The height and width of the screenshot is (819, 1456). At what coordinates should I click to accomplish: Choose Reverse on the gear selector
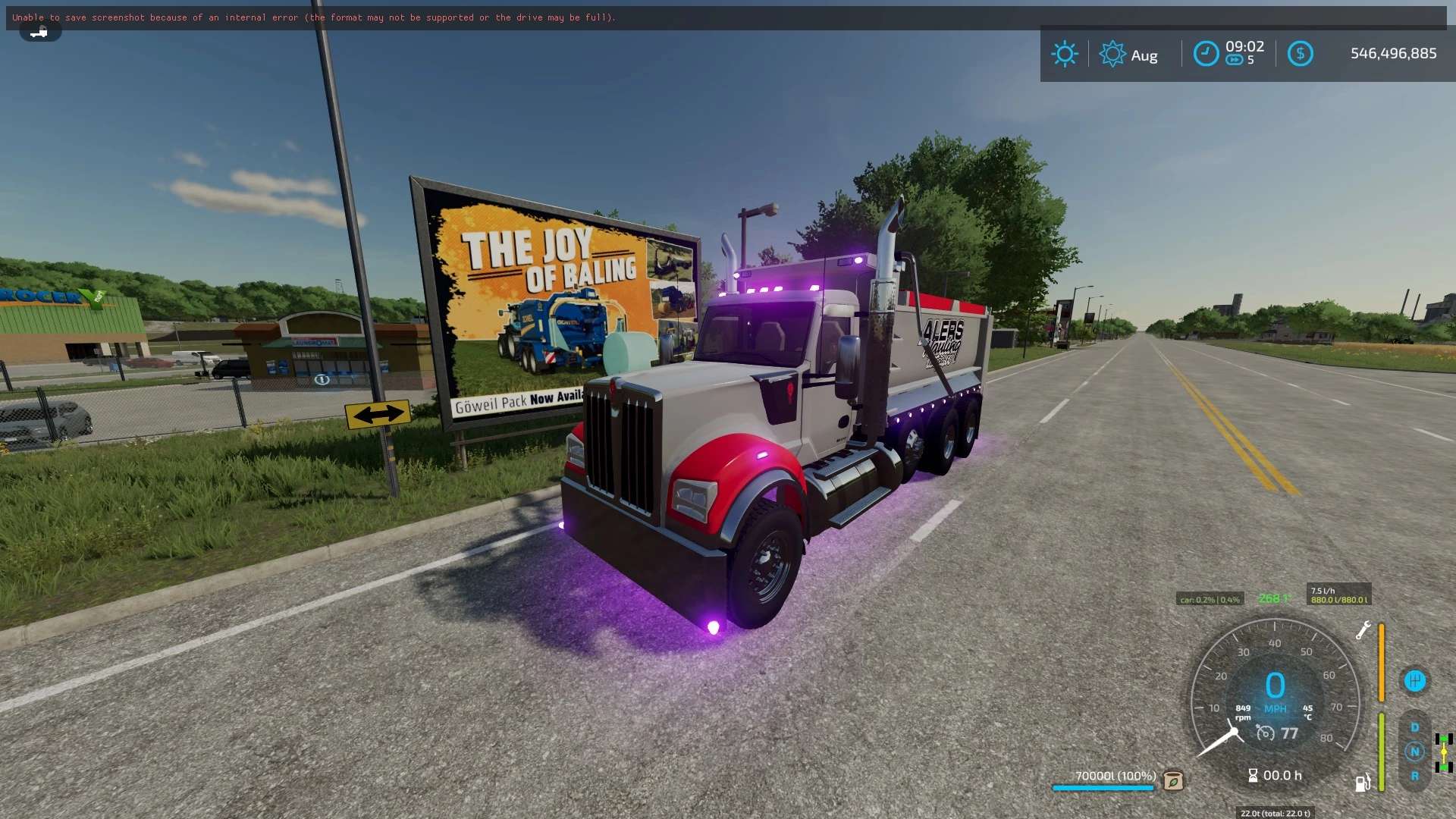pyautogui.click(x=1414, y=776)
